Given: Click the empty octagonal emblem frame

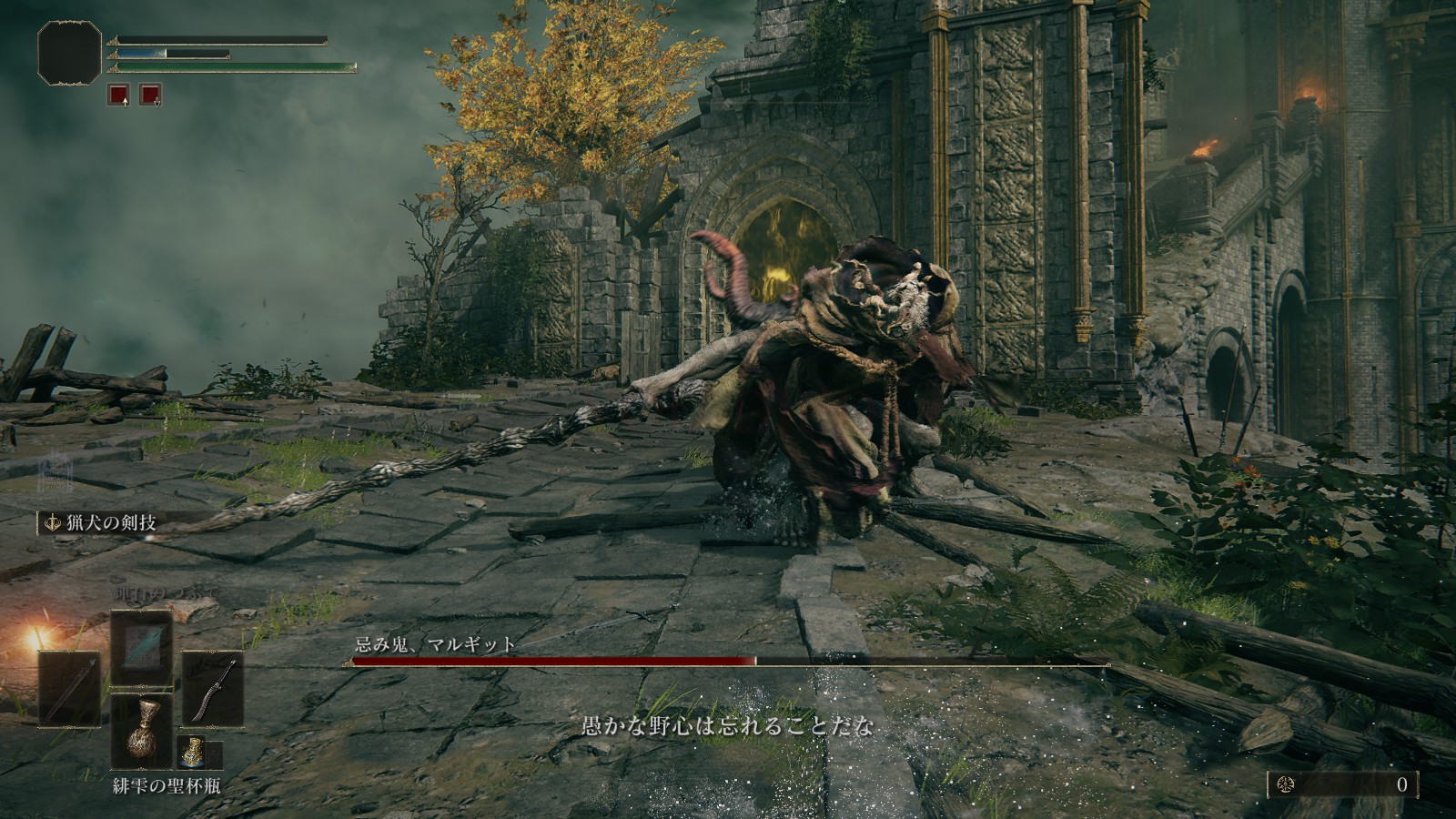Looking at the screenshot, I should point(69,54).
